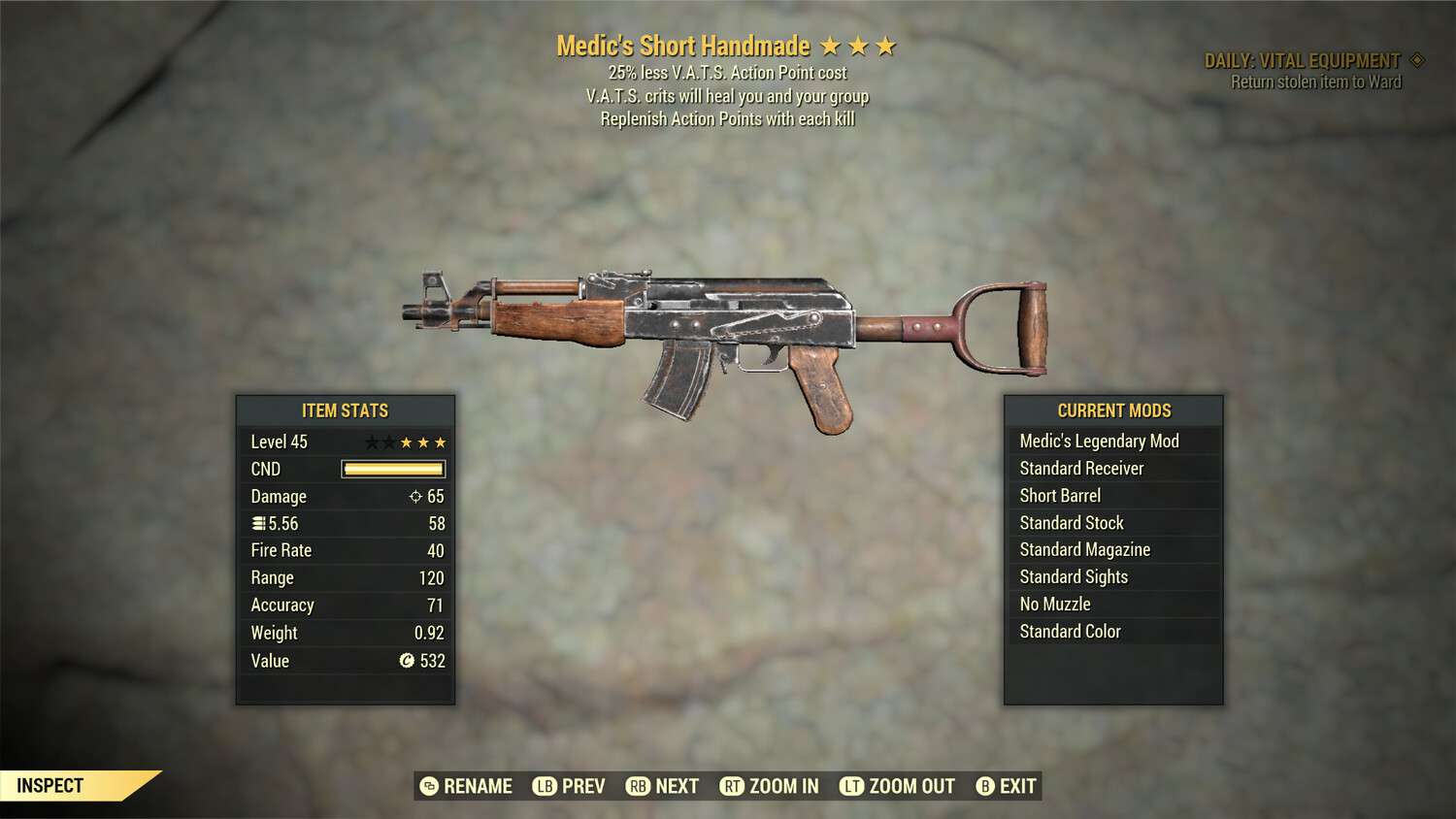Click the RT button icon before ZOOM IN
Screen dimensions: 1456x819
[x=735, y=786]
